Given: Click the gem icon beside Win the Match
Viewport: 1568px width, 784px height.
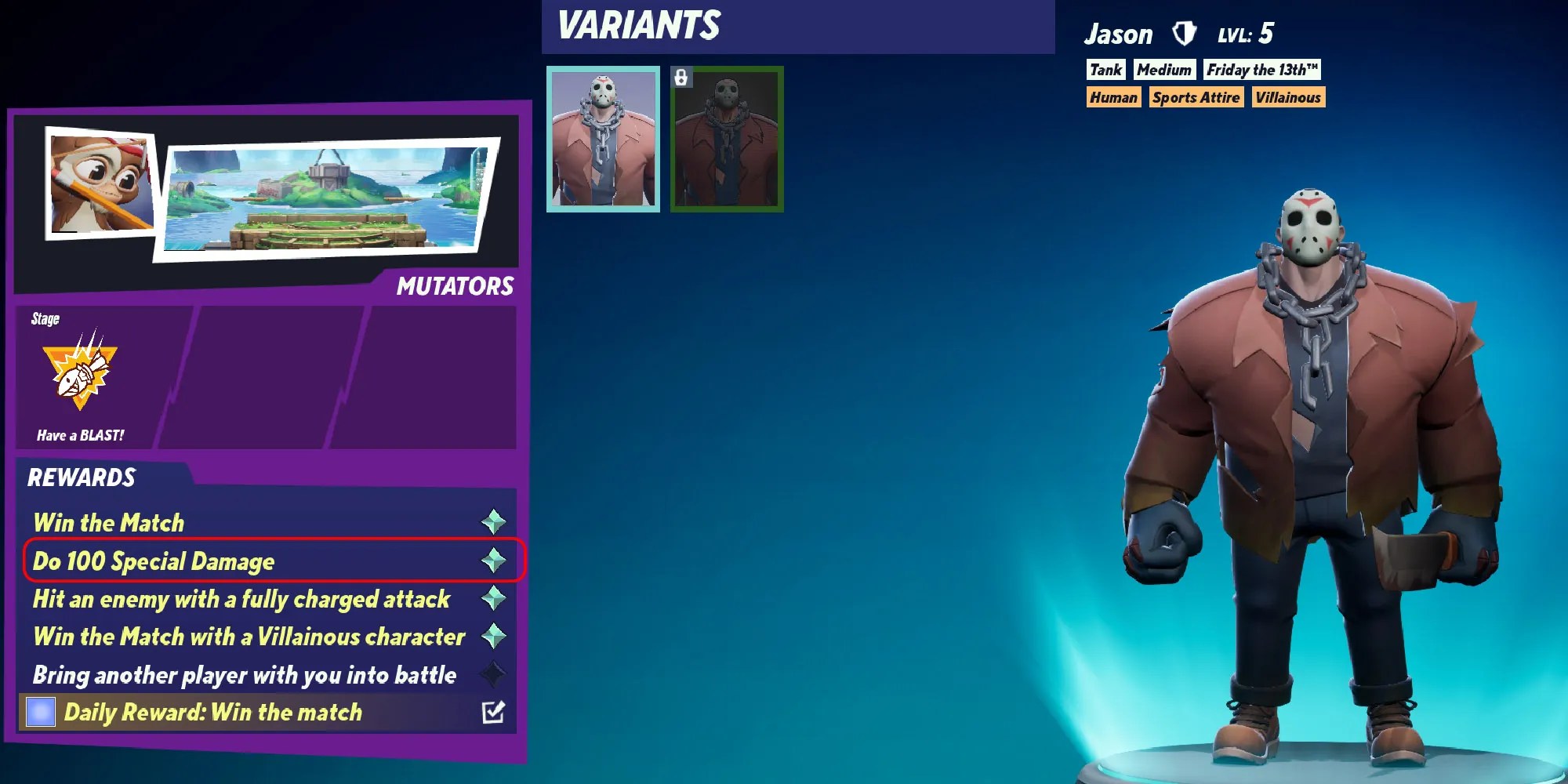Looking at the screenshot, I should point(494,522).
